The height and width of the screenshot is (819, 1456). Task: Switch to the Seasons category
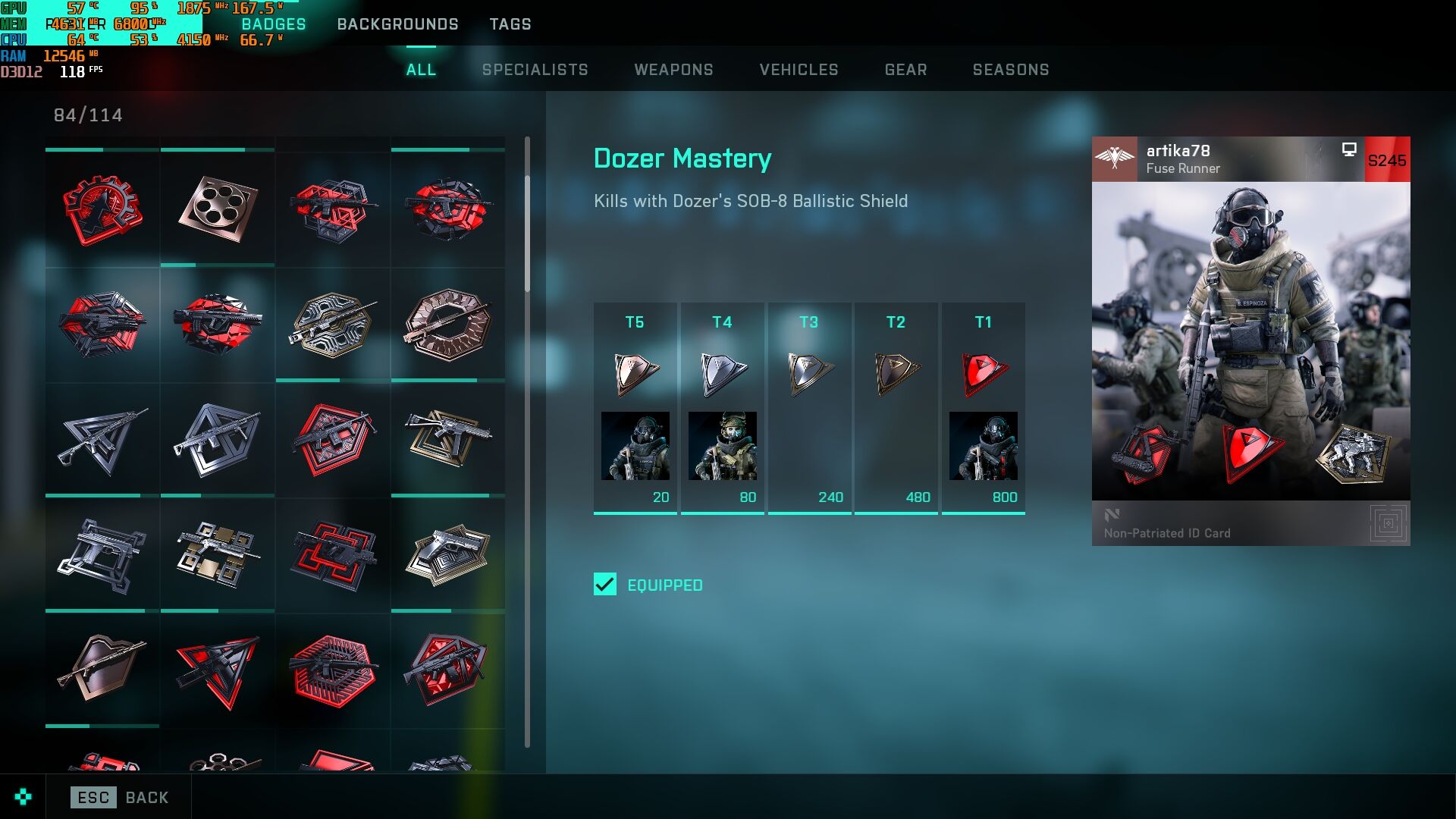pos(1011,70)
